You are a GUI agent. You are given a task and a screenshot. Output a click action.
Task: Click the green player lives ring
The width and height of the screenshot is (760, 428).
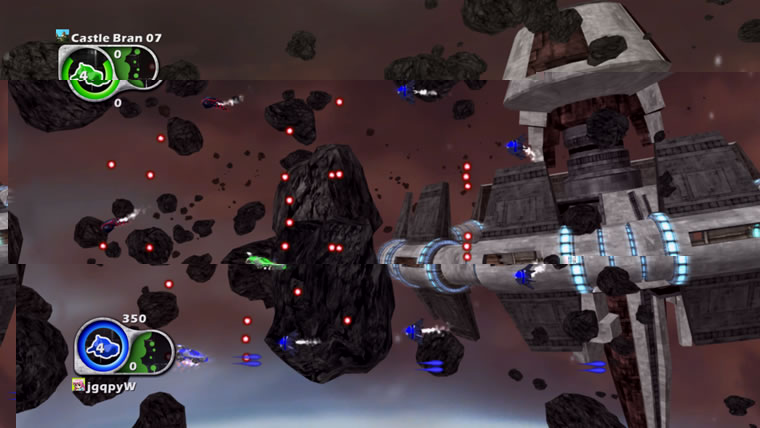pyautogui.click(x=83, y=72)
